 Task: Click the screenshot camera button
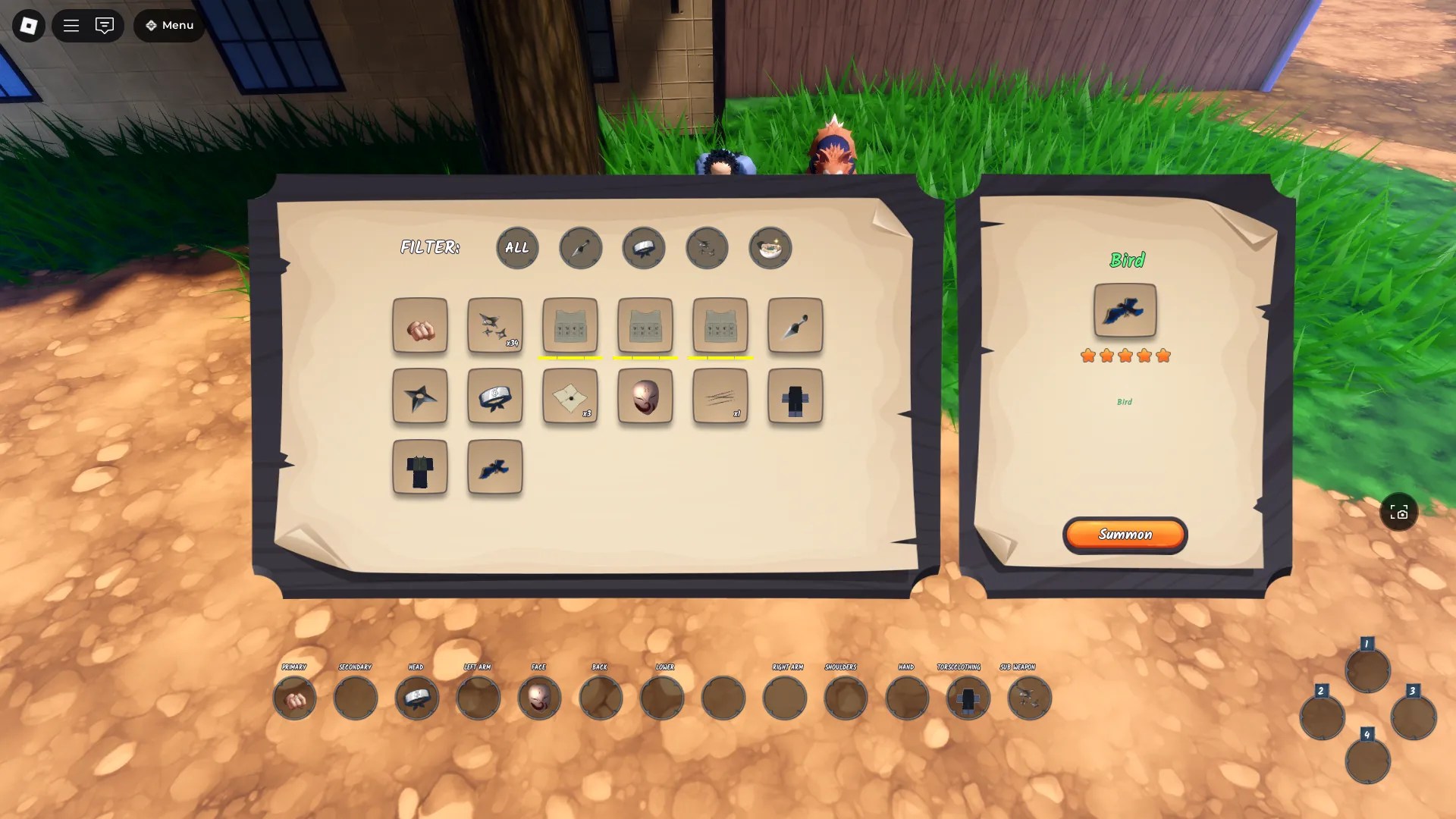(1398, 512)
